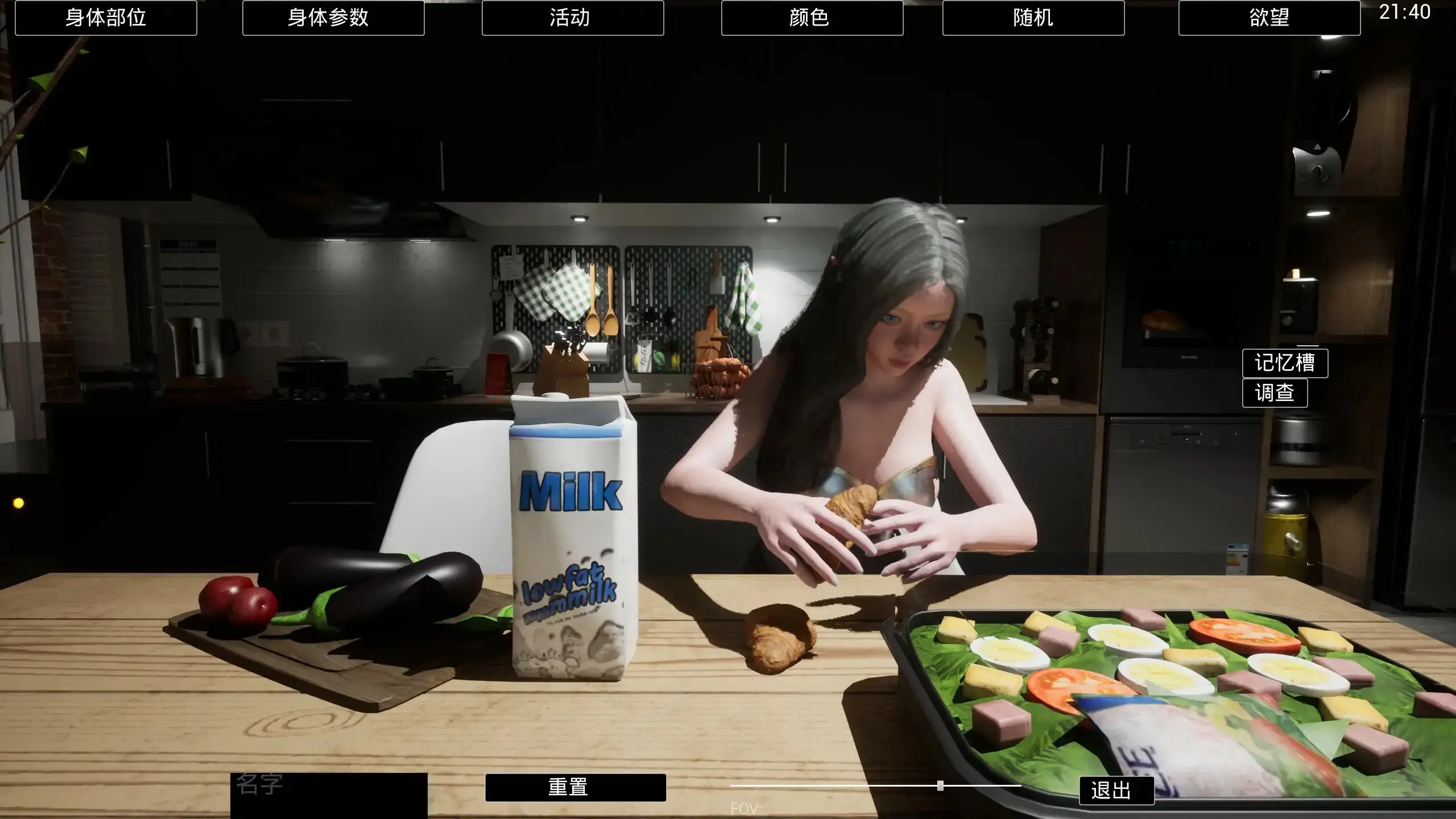The height and width of the screenshot is (819, 1456).
Task: Exit via the 退出 button
Action: 1116,791
